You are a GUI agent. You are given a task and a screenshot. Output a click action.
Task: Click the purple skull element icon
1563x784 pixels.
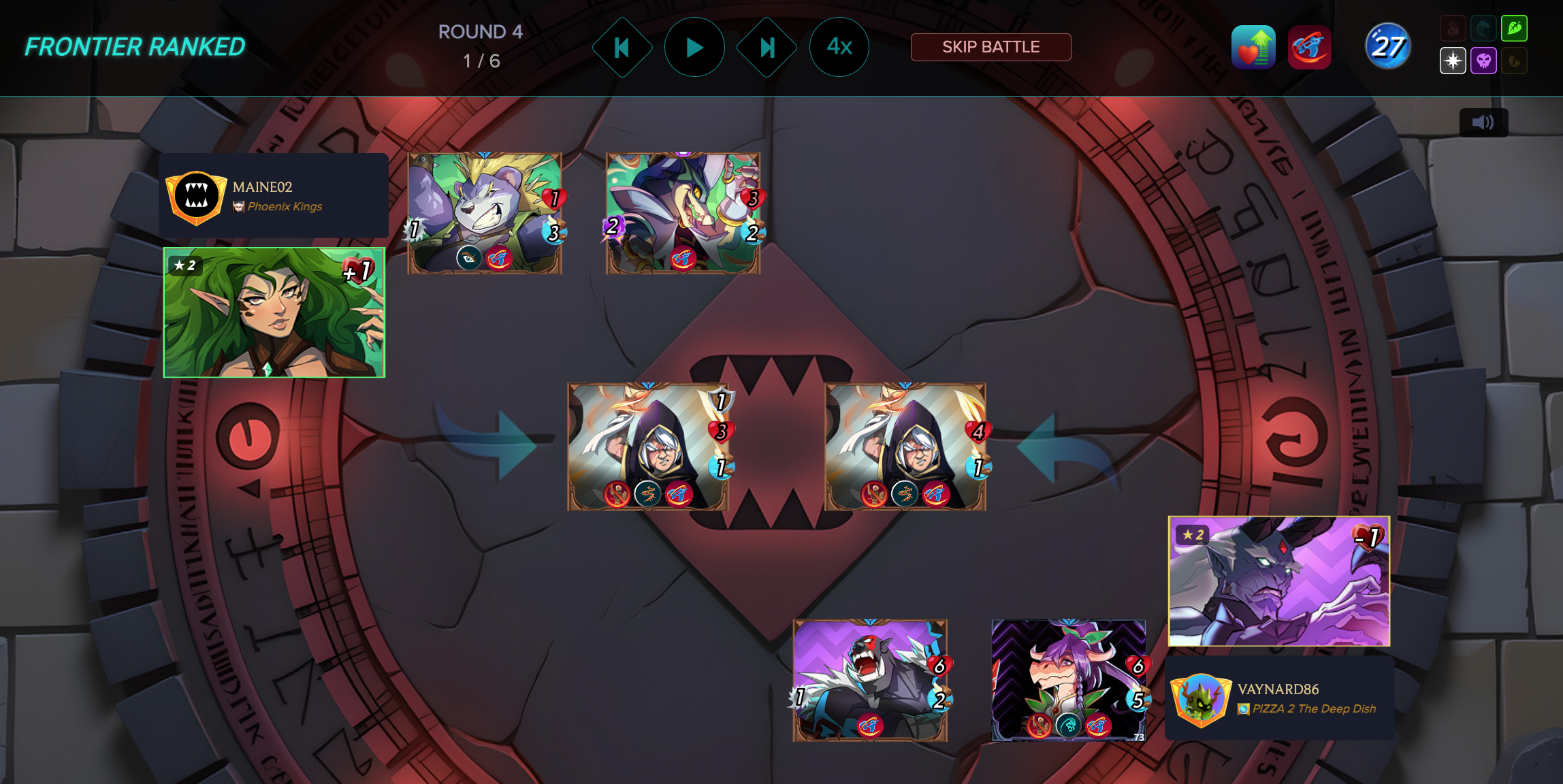click(1483, 61)
